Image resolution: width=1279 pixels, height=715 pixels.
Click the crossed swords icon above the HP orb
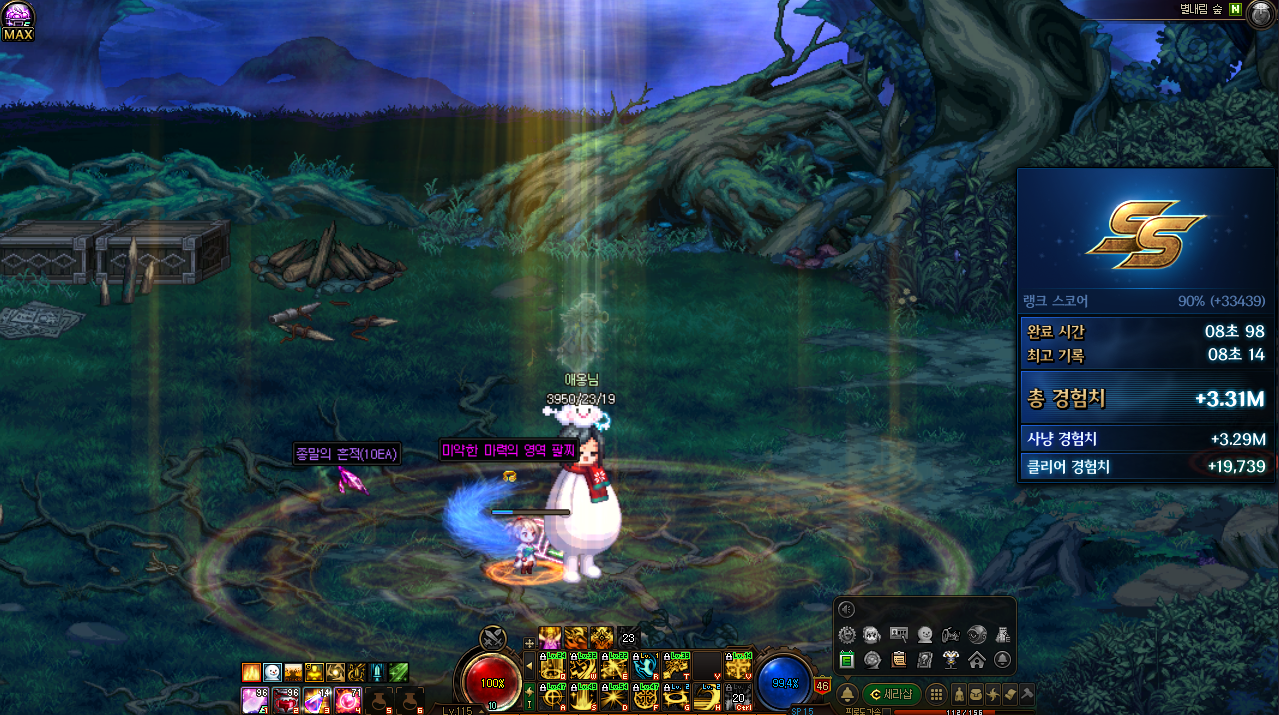pyautogui.click(x=492, y=638)
